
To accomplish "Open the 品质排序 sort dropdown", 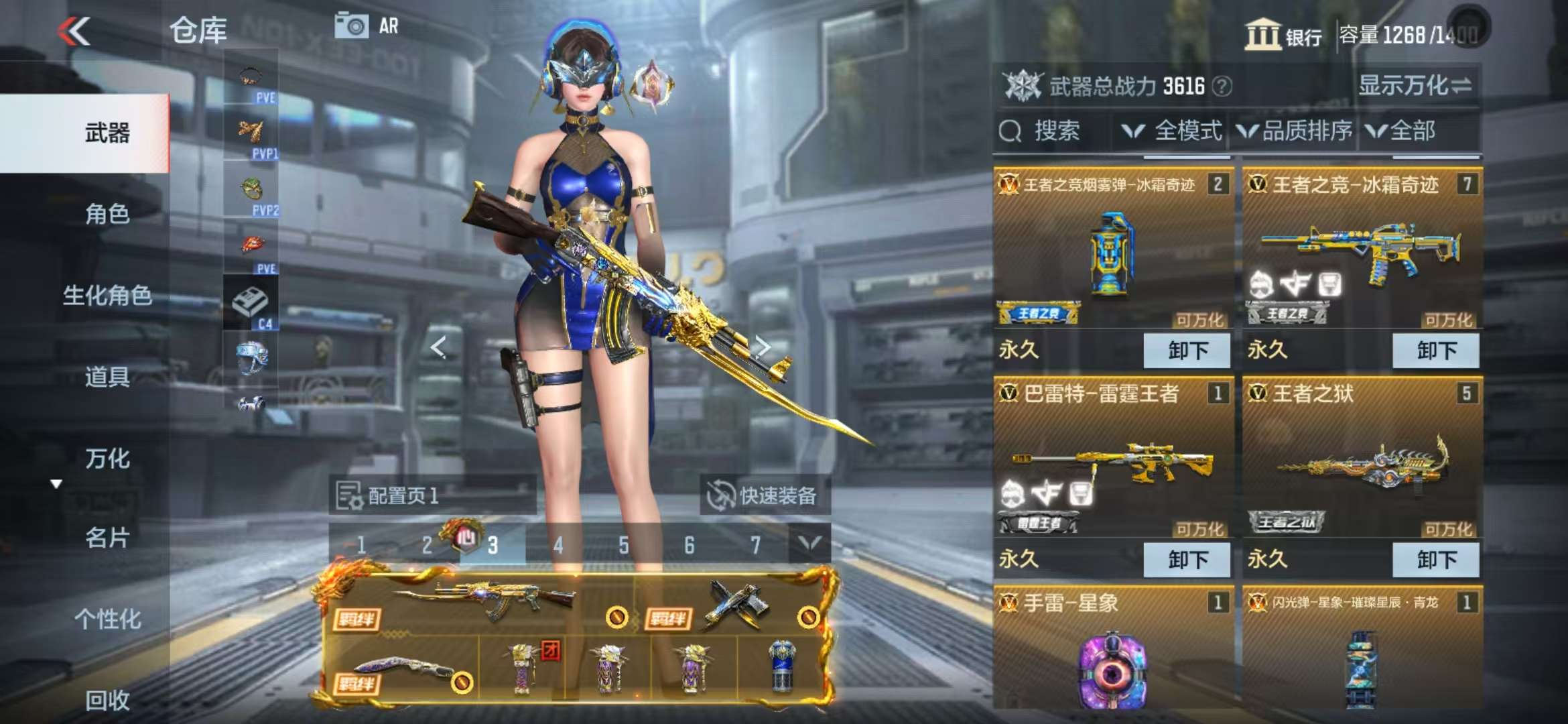I will tap(1295, 131).
